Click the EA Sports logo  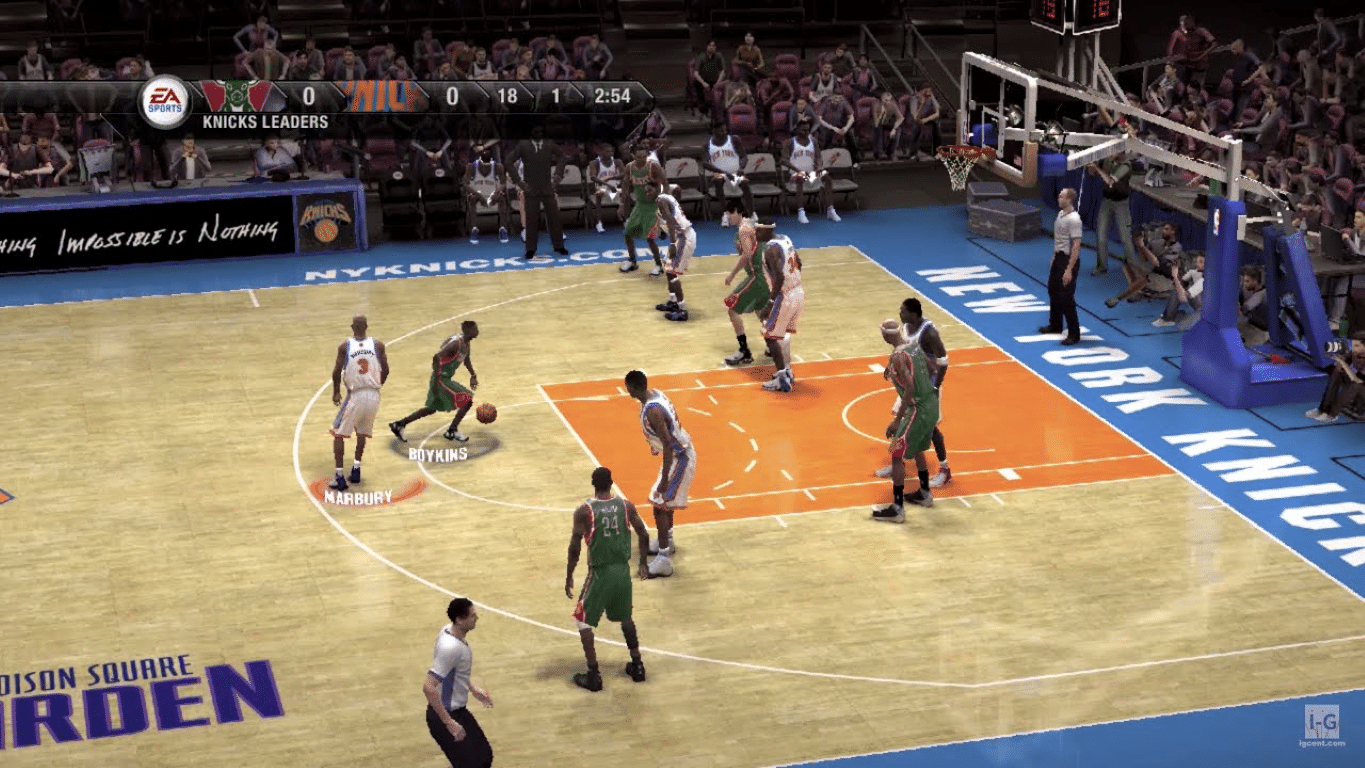164,97
